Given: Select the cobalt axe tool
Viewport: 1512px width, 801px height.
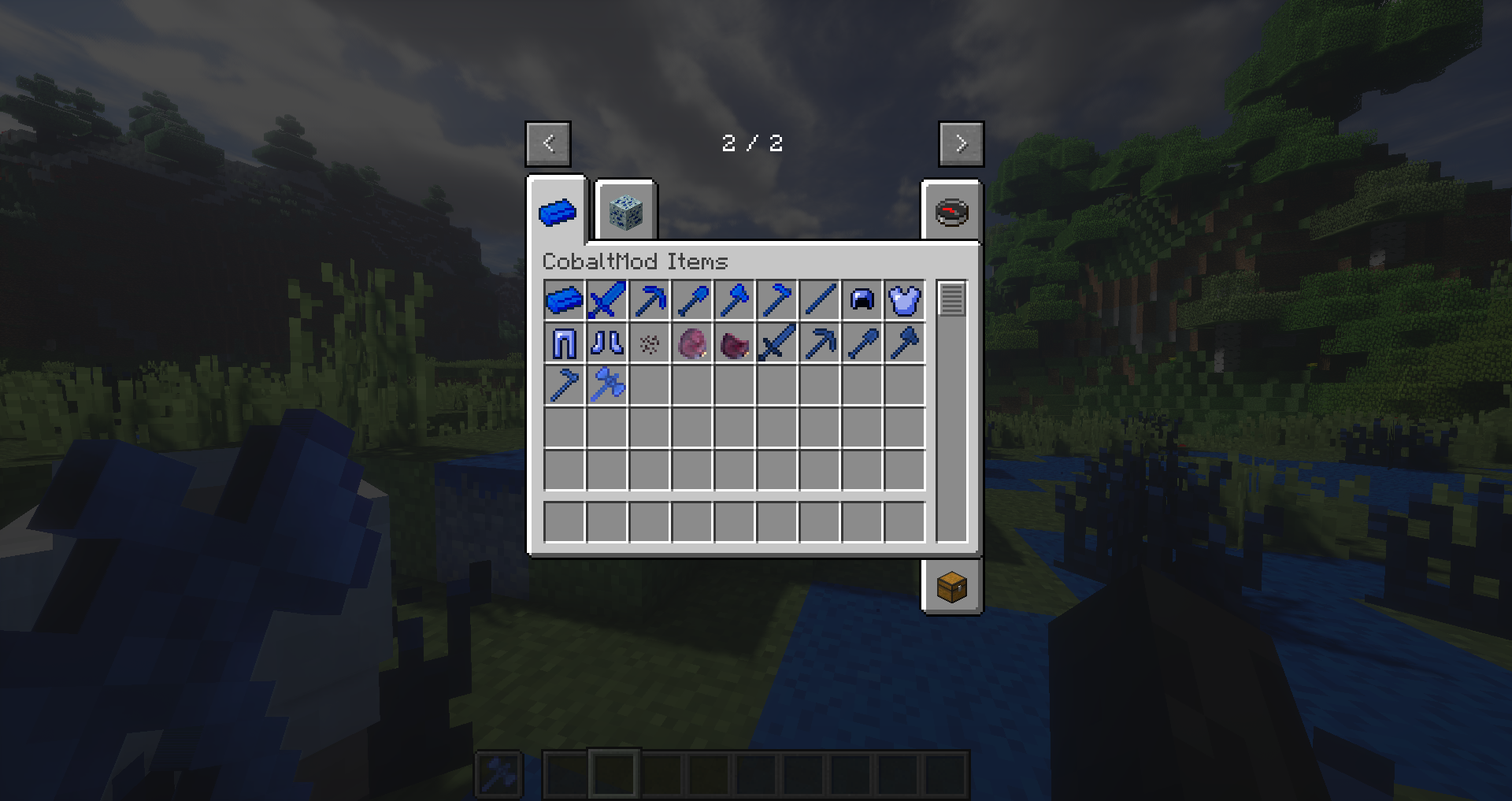Looking at the screenshot, I should click(736, 300).
